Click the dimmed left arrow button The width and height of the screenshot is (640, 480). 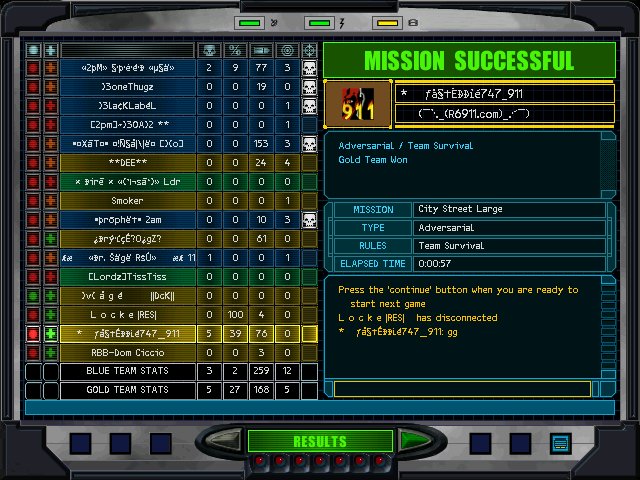229,441
